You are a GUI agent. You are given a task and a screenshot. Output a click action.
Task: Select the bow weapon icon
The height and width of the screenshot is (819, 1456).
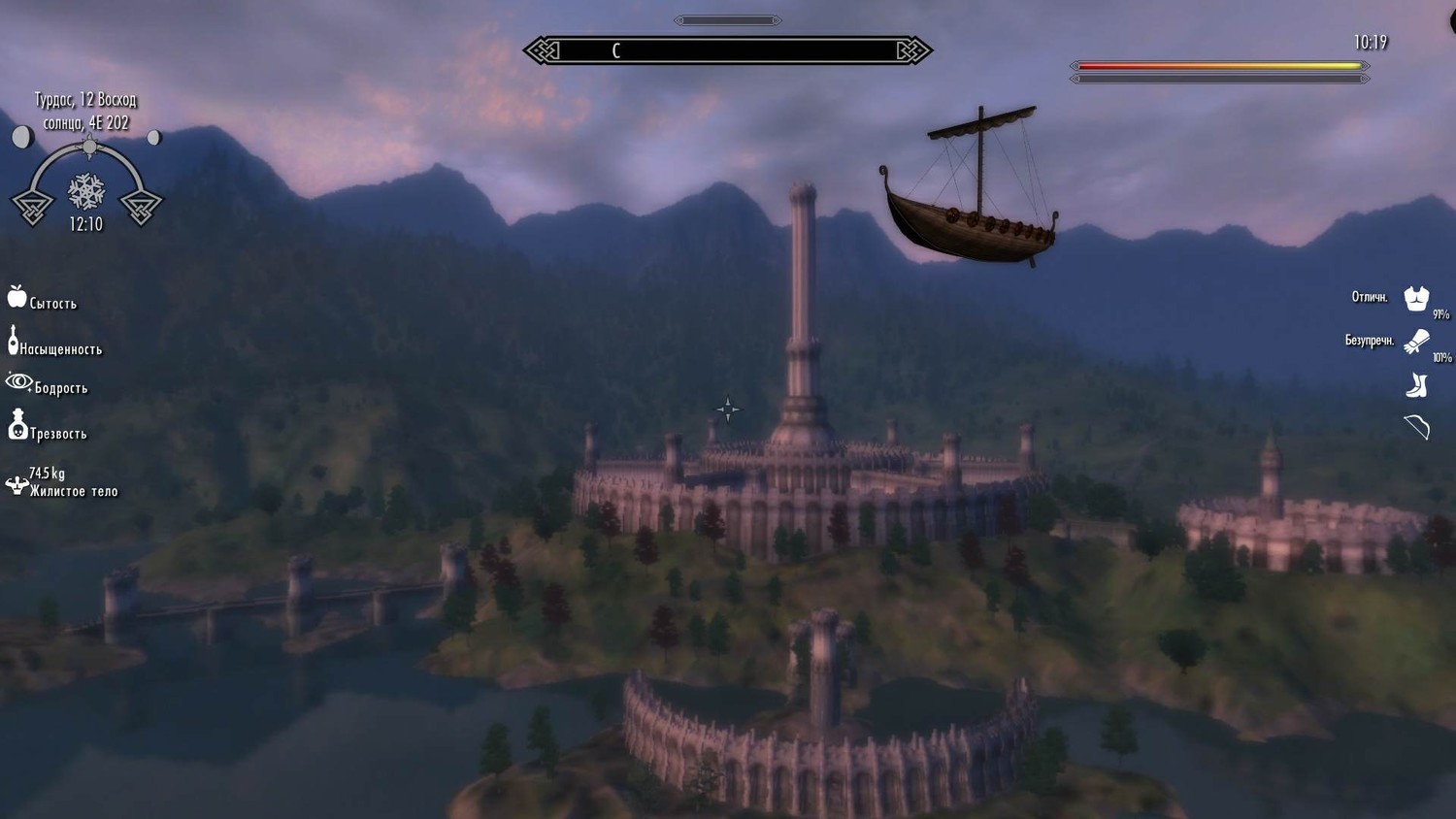coord(1416,427)
